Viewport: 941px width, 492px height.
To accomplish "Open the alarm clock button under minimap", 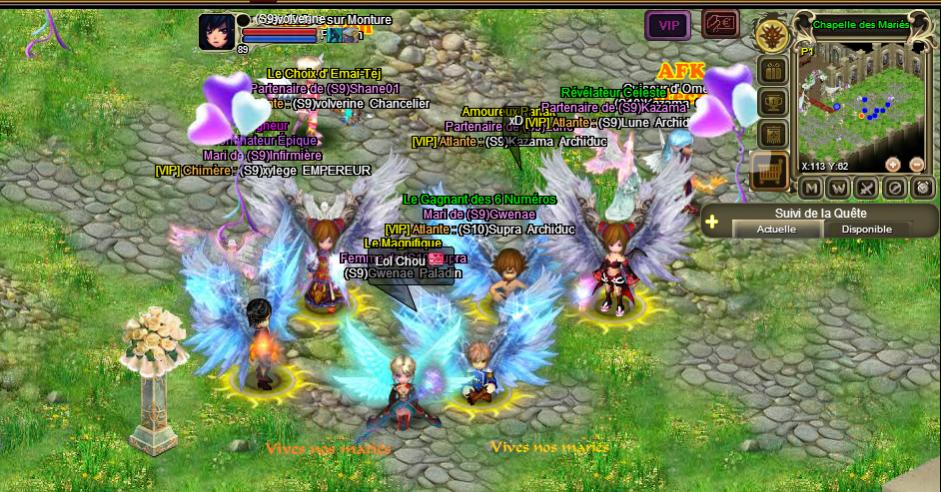I will pos(922,188).
